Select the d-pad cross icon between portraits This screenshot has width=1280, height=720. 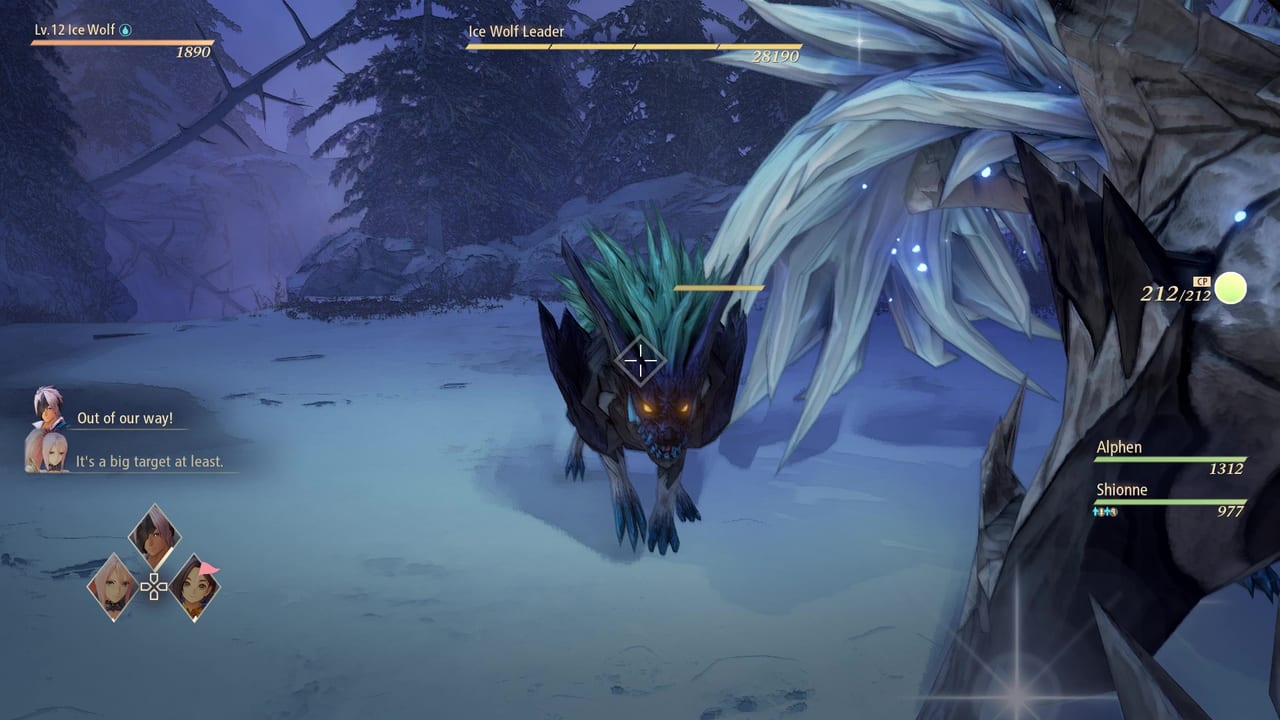click(x=152, y=587)
